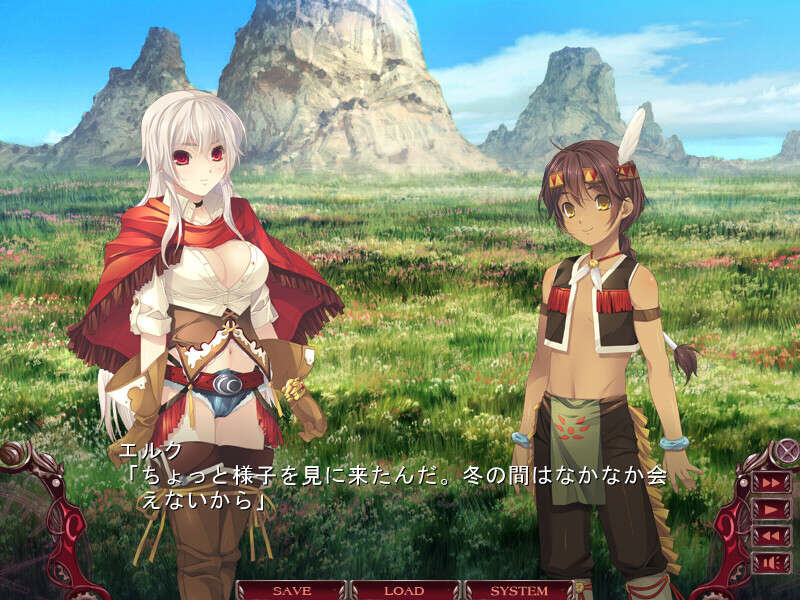Image resolution: width=800 pixels, height=600 pixels.
Task: Replay the voice with the speaker button
Action: [x=771, y=562]
